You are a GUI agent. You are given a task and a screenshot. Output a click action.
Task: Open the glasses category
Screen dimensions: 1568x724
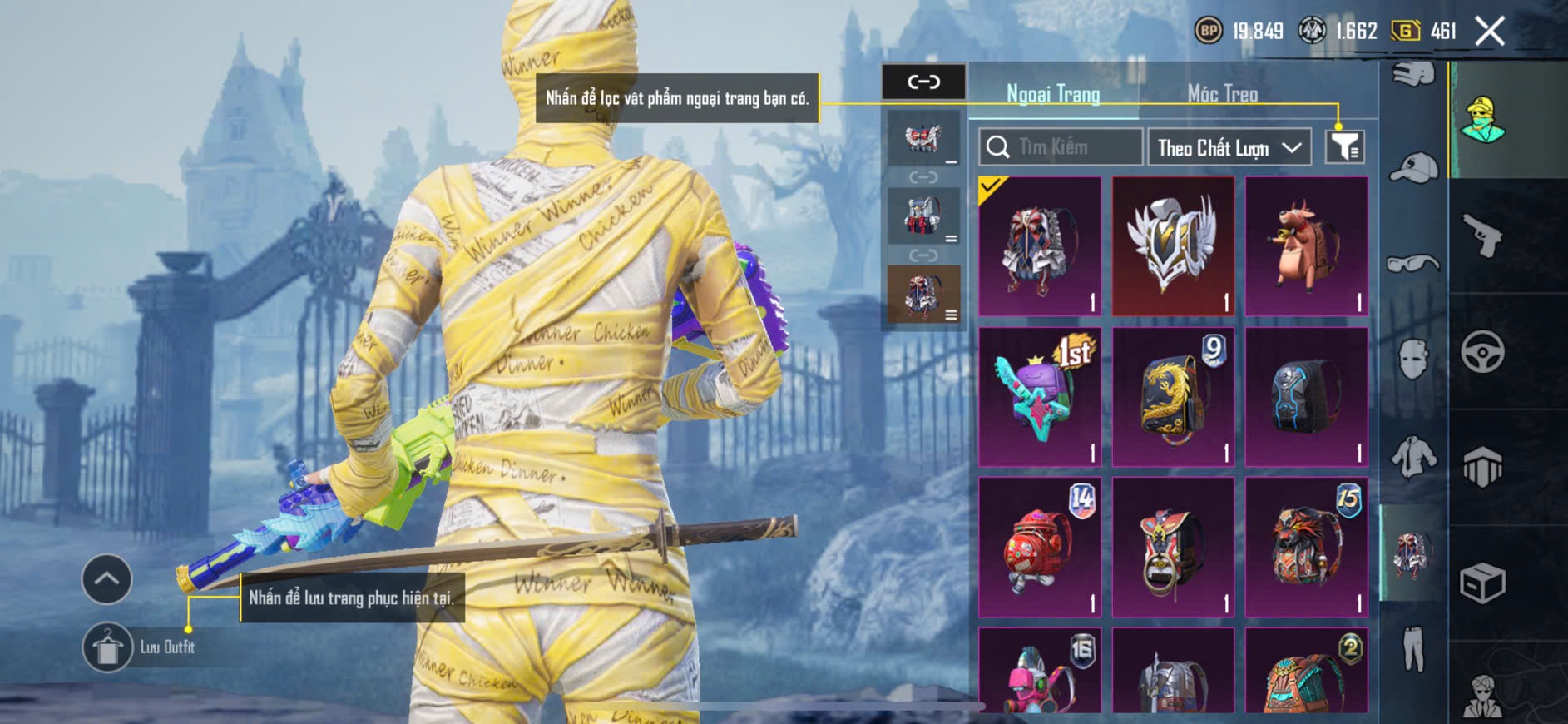(1413, 265)
